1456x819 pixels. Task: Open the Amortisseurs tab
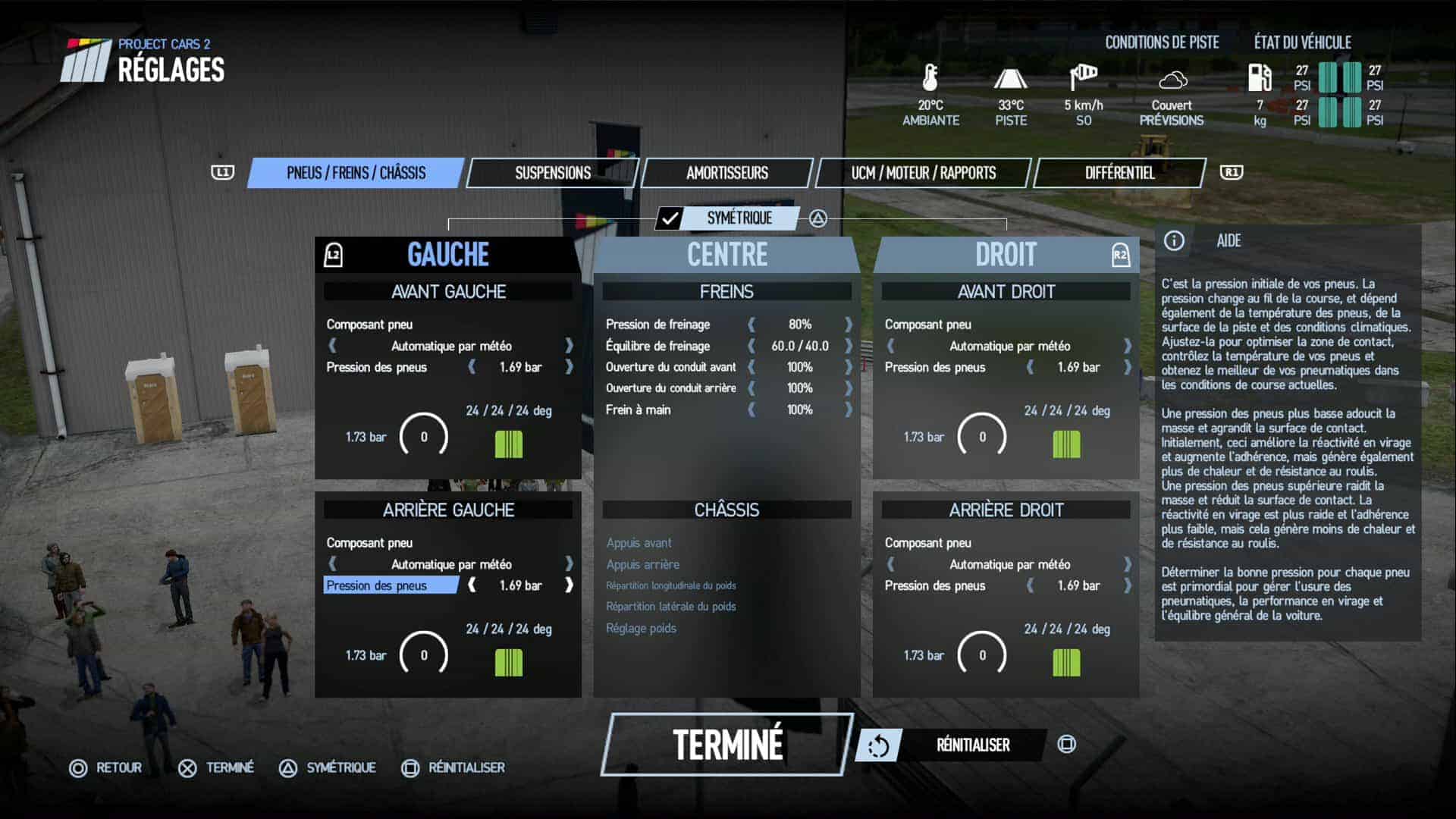(x=726, y=173)
